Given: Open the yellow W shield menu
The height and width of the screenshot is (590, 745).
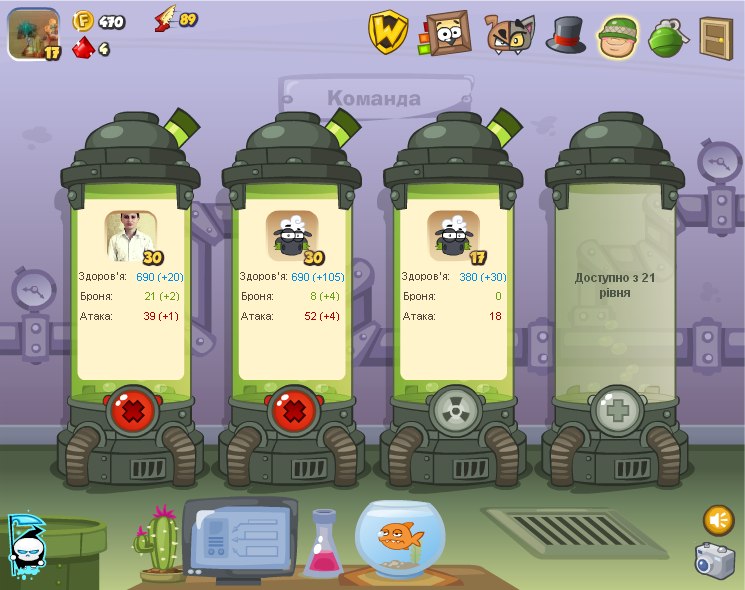Looking at the screenshot, I should click(387, 33).
